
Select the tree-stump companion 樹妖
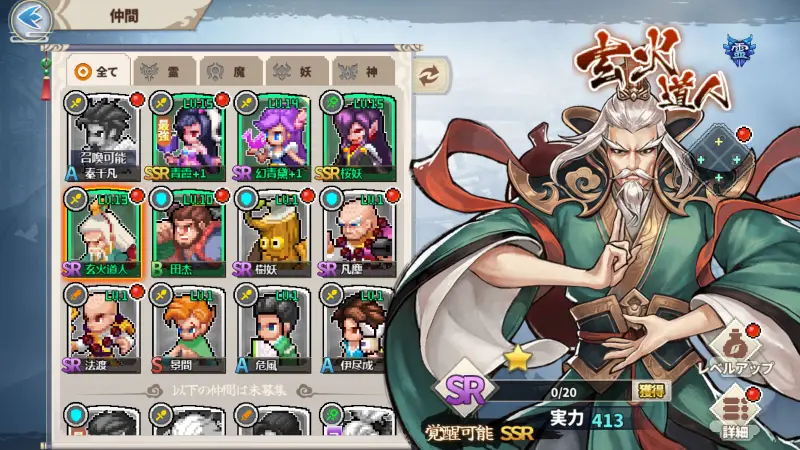pos(272,233)
